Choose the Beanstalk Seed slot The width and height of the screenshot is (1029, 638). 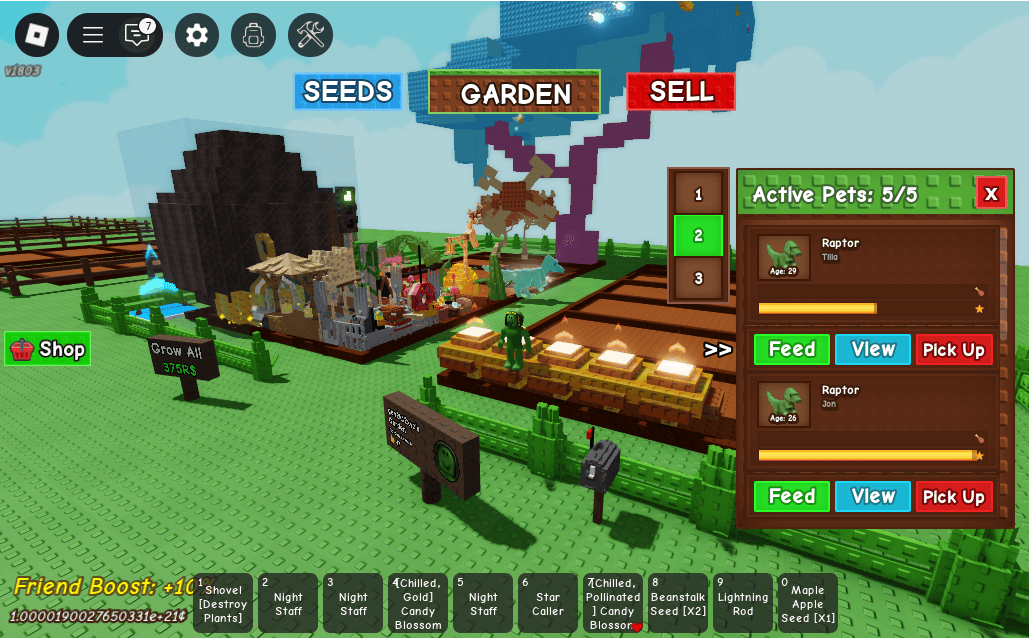point(678,603)
